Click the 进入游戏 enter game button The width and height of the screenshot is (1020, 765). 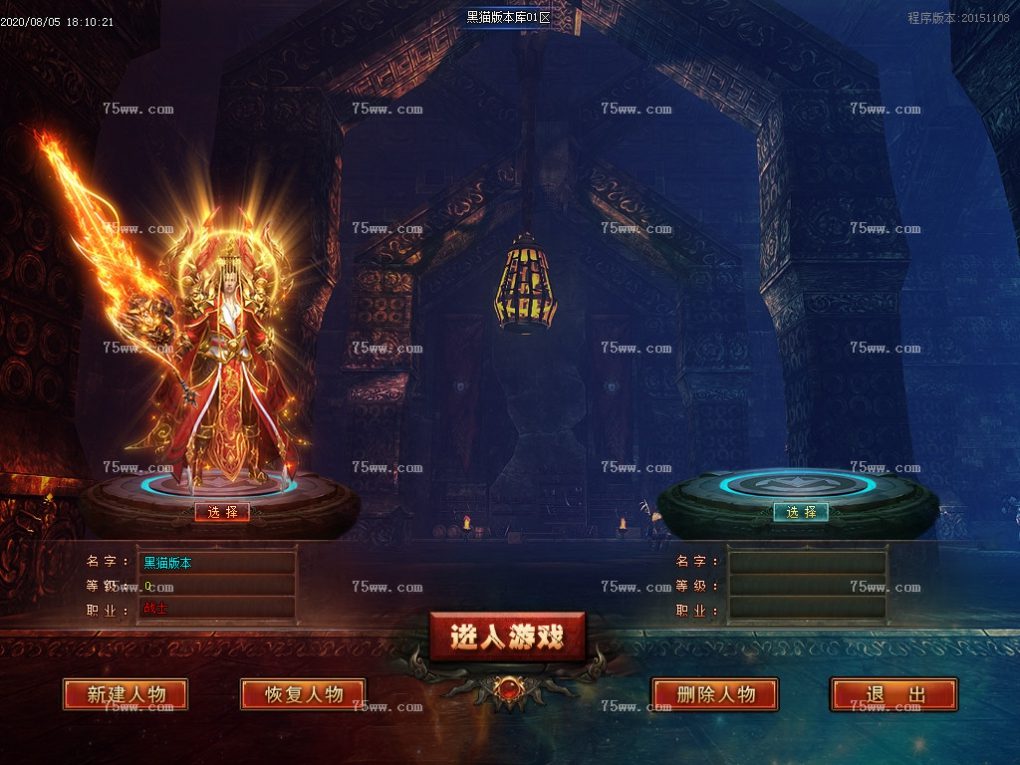(x=507, y=636)
